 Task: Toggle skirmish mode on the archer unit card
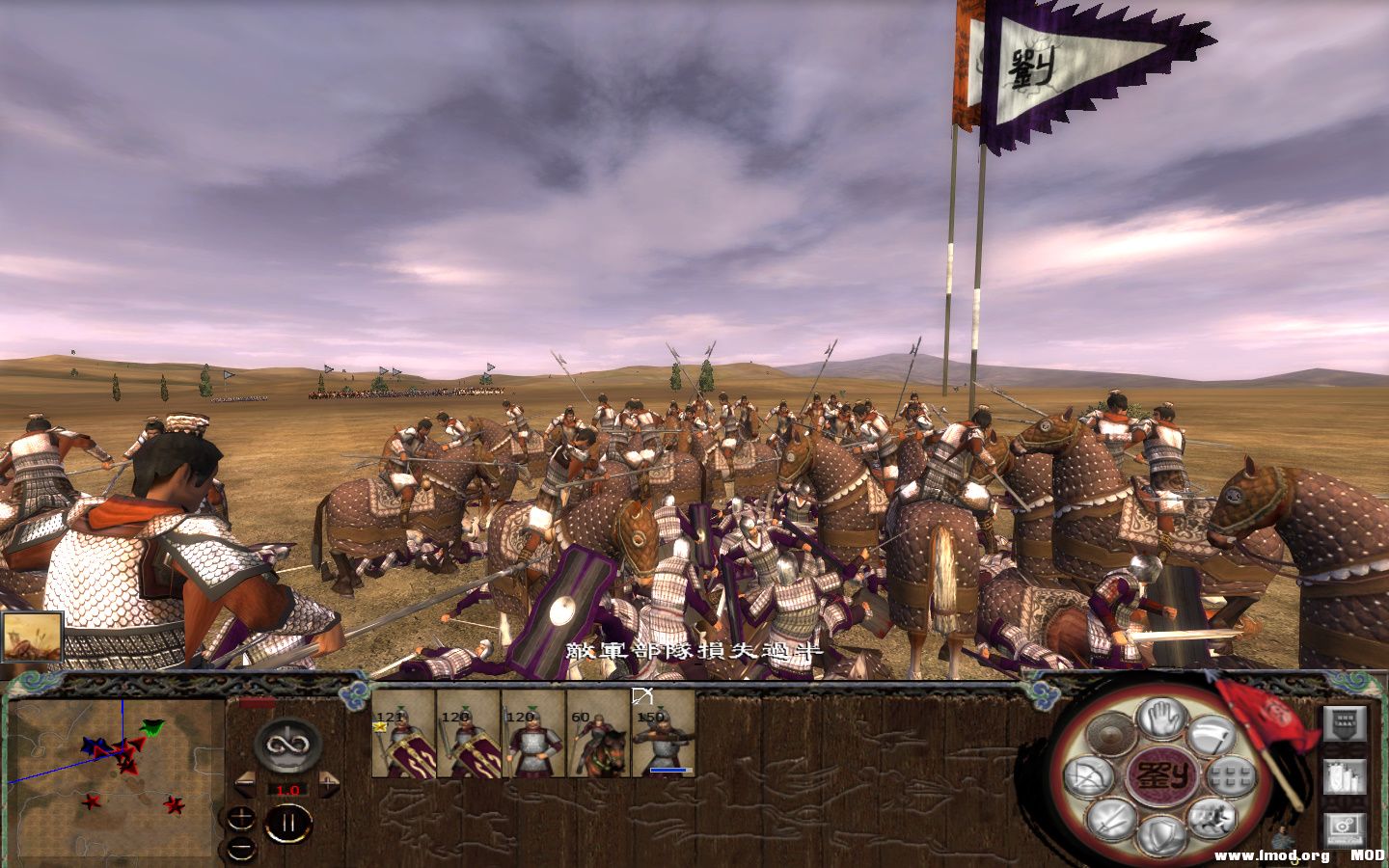click(x=643, y=696)
